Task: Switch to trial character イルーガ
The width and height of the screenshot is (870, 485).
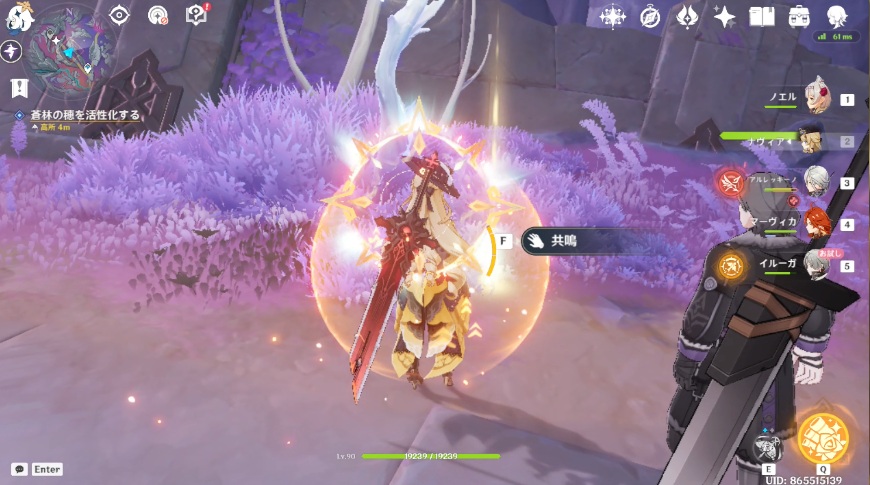Action: tap(816, 265)
